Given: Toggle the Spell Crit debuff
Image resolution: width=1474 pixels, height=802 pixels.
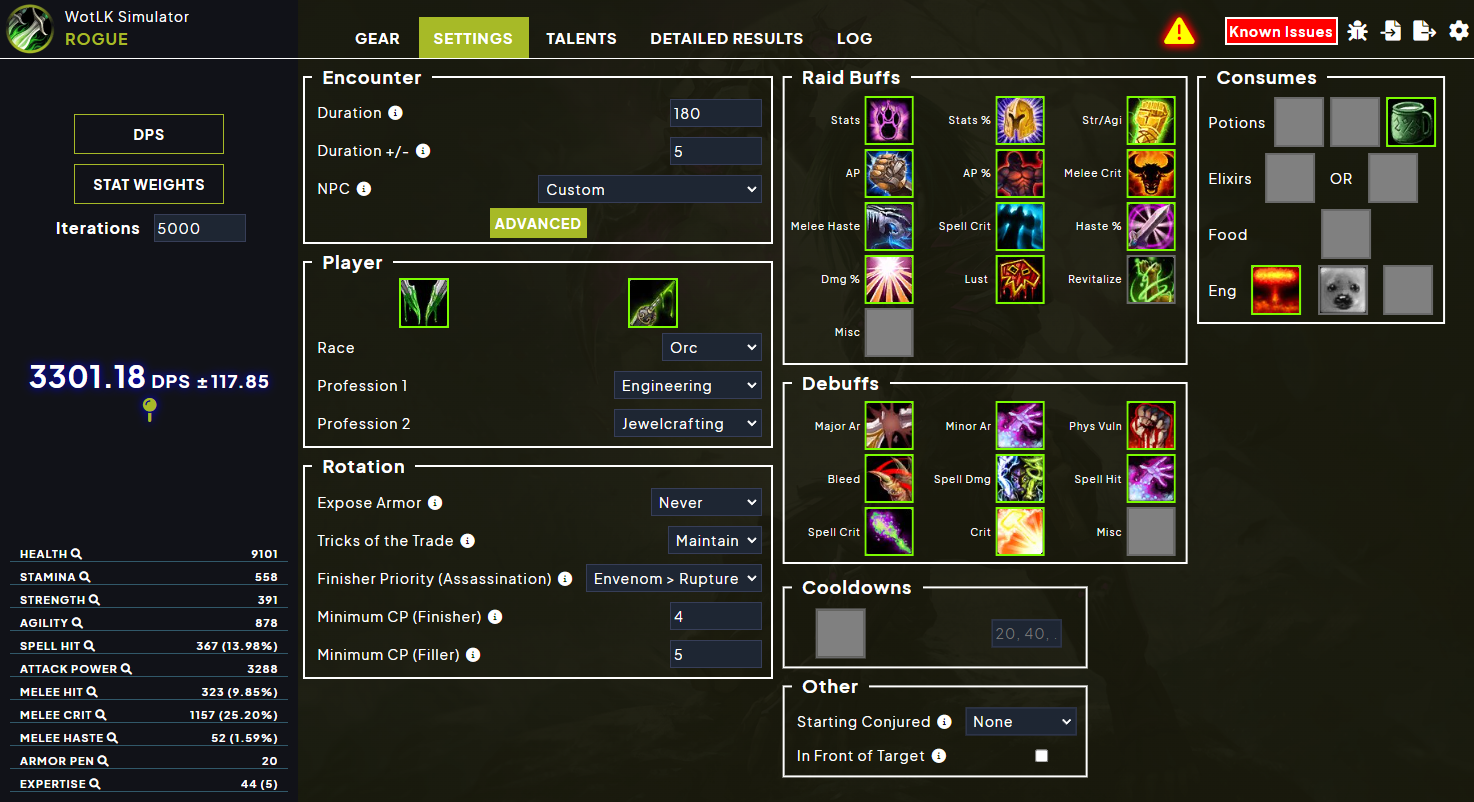Looking at the screenshot, I should coord(888,531).
